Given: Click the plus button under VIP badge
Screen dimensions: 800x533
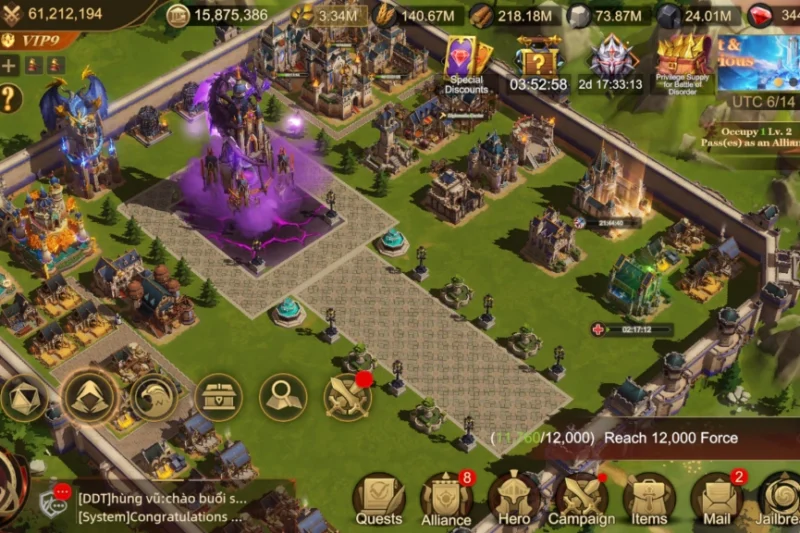Looking at the screenshot, I should click(x=10, y=66).
